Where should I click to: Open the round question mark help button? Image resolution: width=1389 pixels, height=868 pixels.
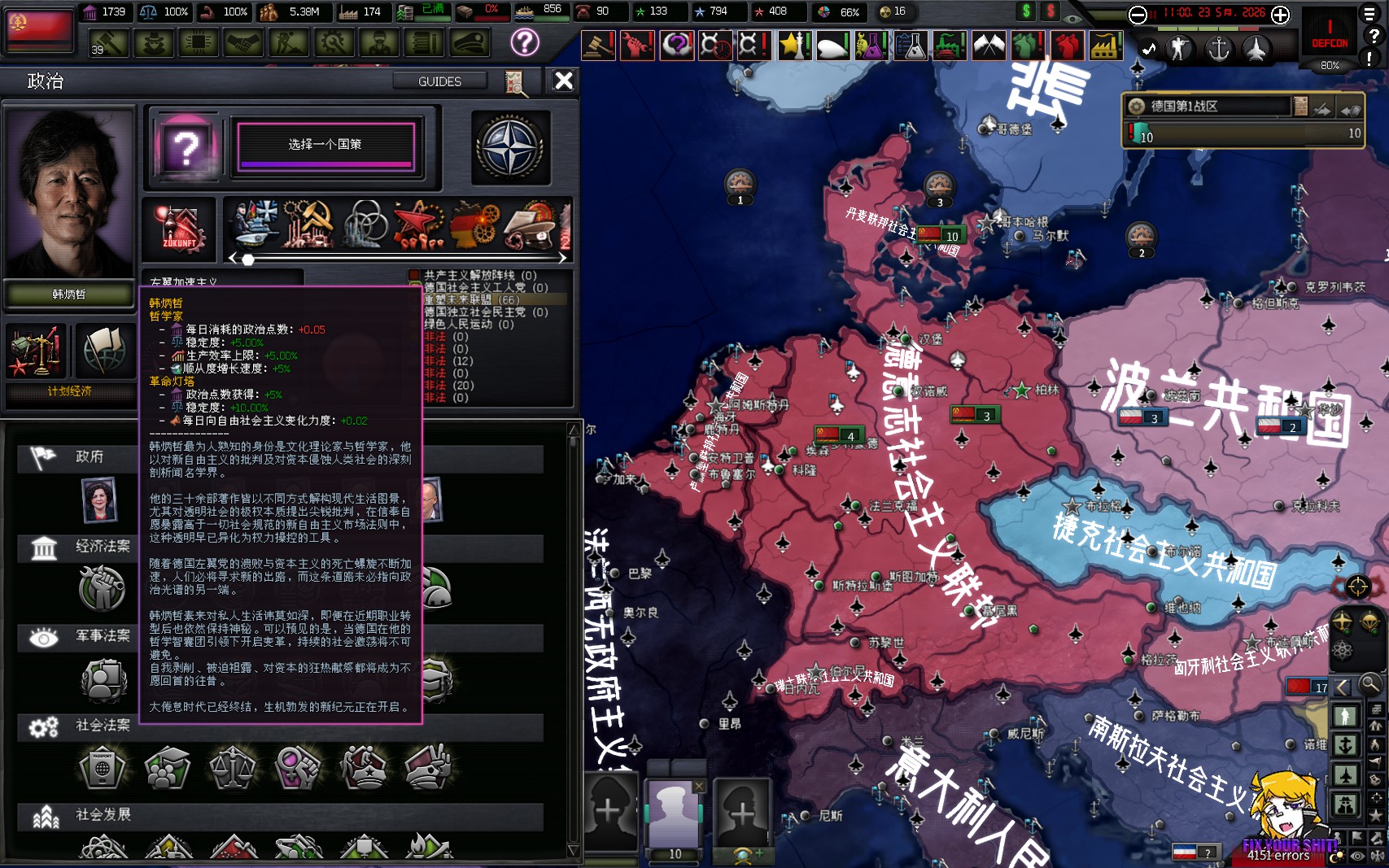pos(525,41)
